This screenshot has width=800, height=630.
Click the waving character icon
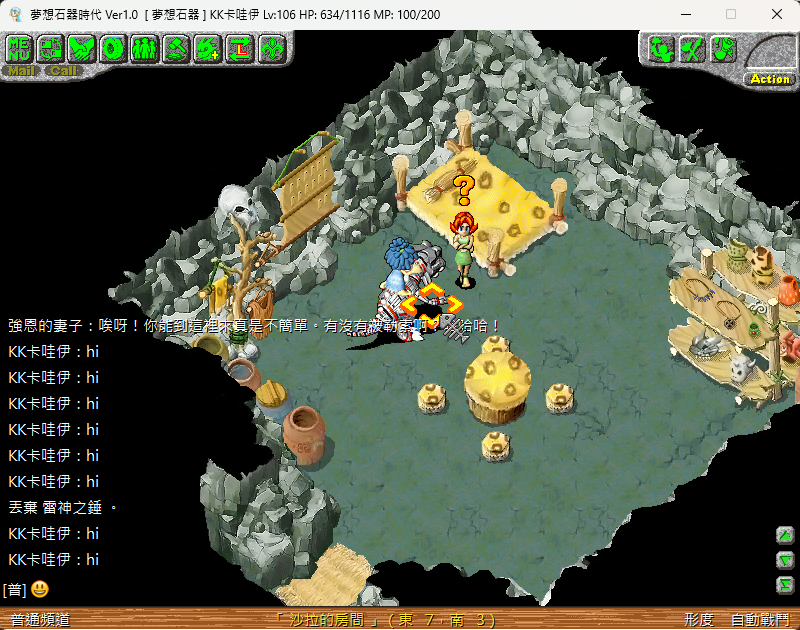click(661, 48)
